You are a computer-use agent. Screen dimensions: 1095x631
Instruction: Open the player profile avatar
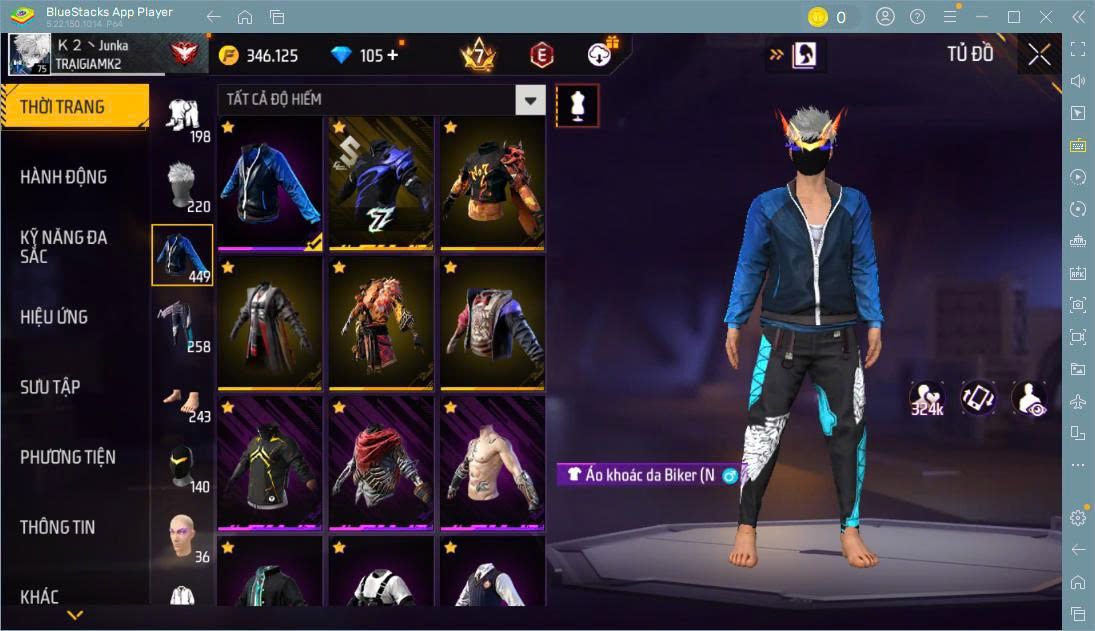coord(29,55)
